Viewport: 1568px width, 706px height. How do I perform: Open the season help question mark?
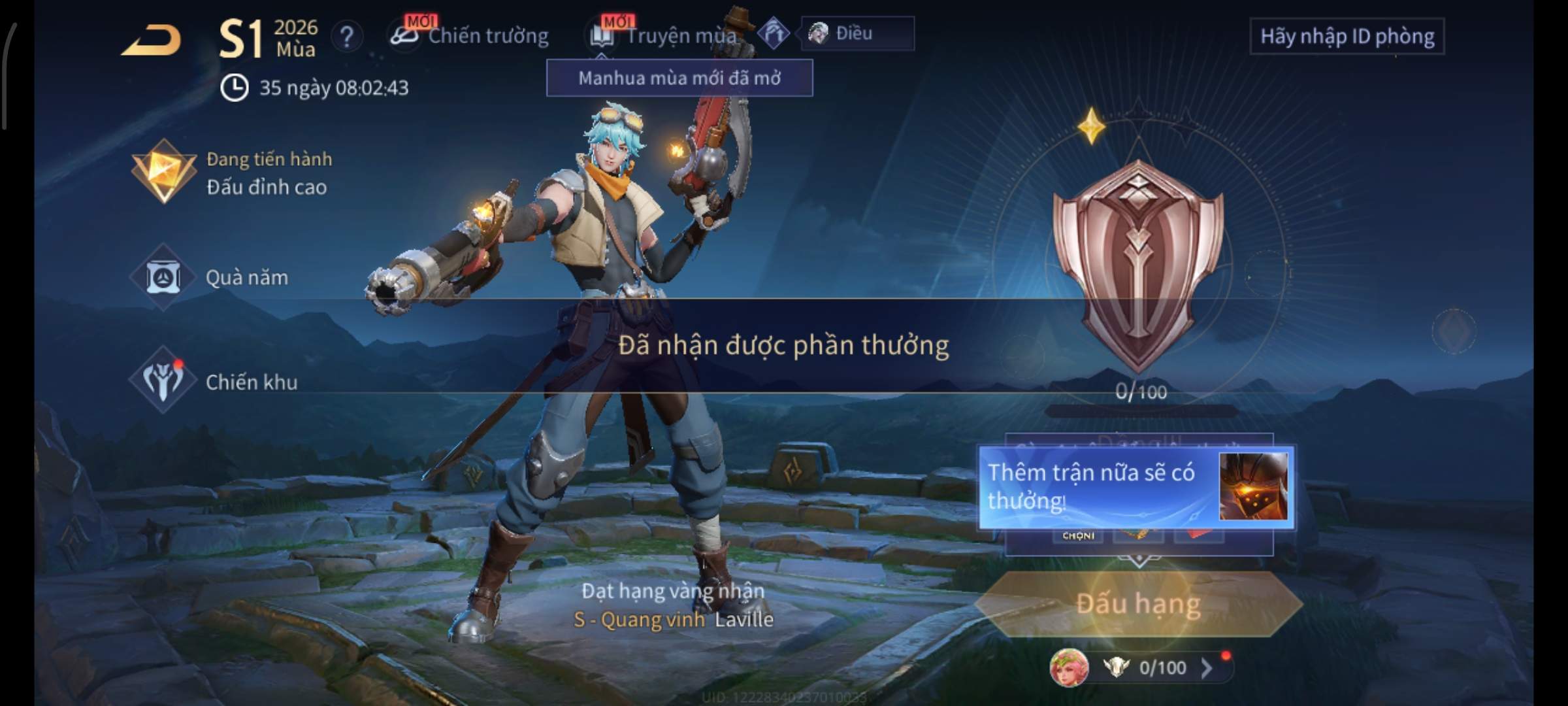346,37
